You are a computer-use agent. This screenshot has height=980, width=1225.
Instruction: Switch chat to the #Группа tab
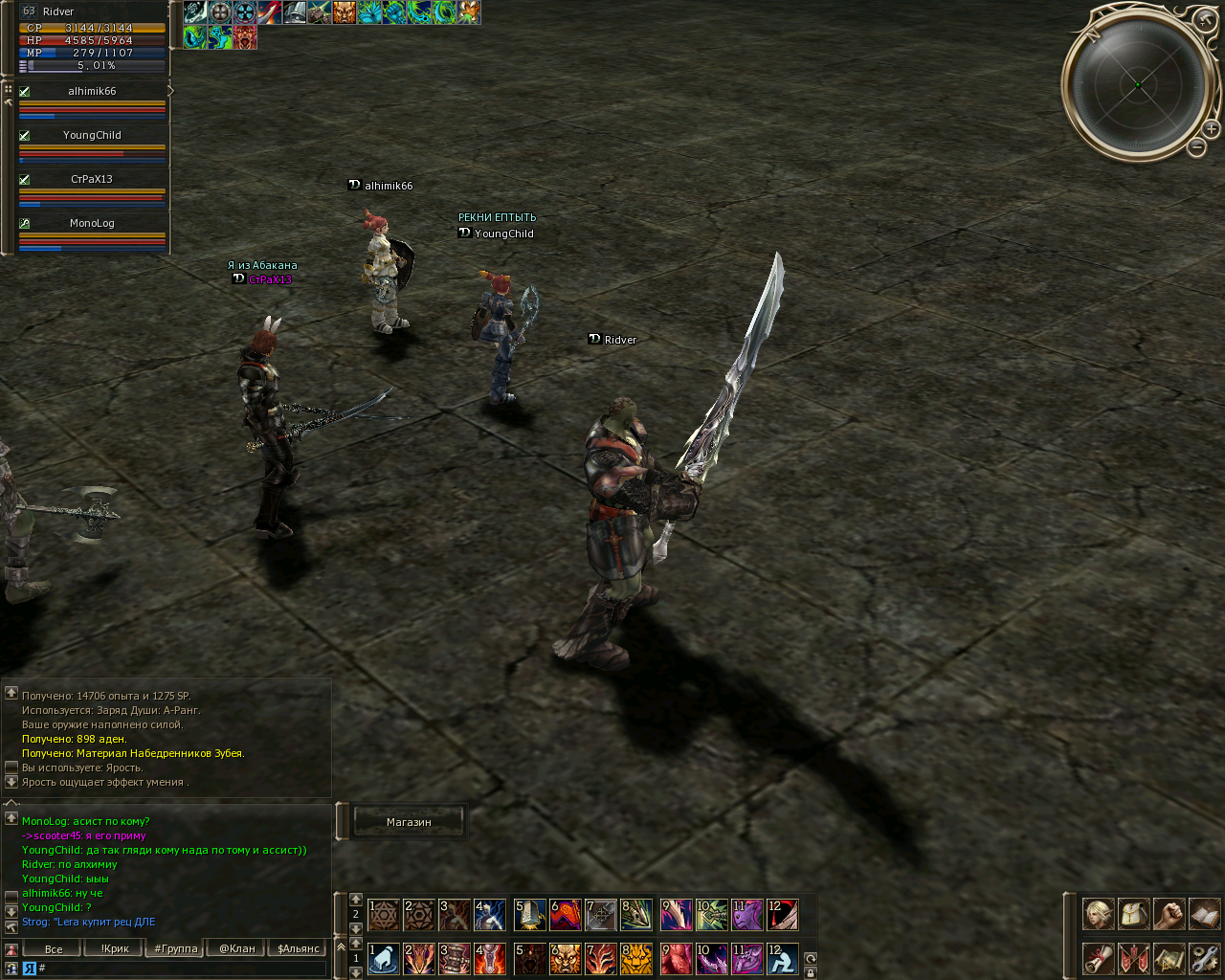click(176, 949)
